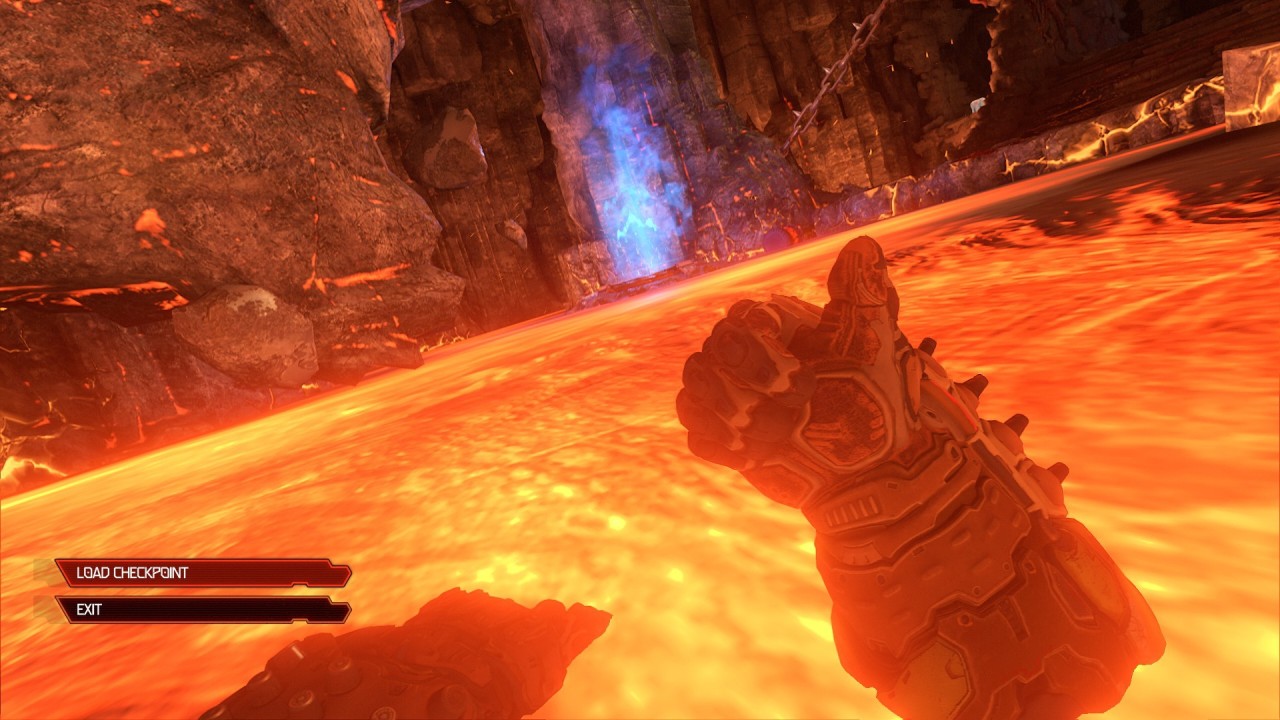1280x720 pixels.
Task: Choose Exit from the death menu
Action: [202, 610]
